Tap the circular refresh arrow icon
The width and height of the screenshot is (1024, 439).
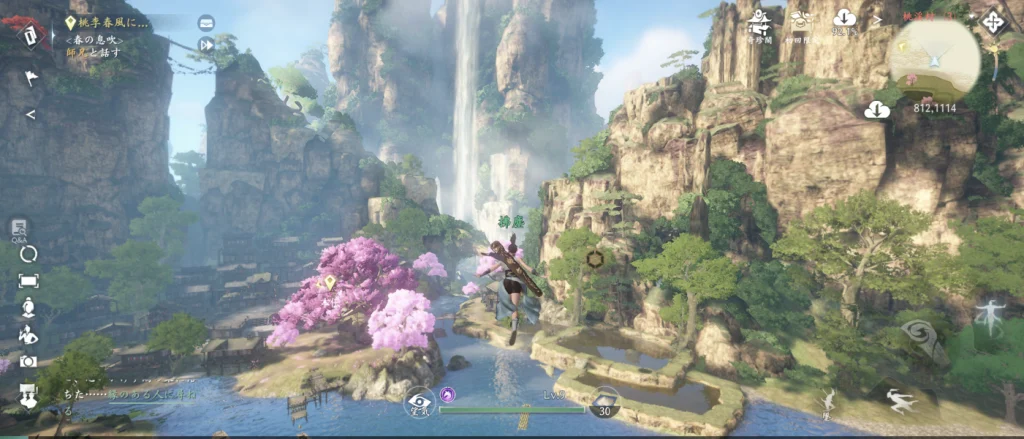[x=28, y=254]
